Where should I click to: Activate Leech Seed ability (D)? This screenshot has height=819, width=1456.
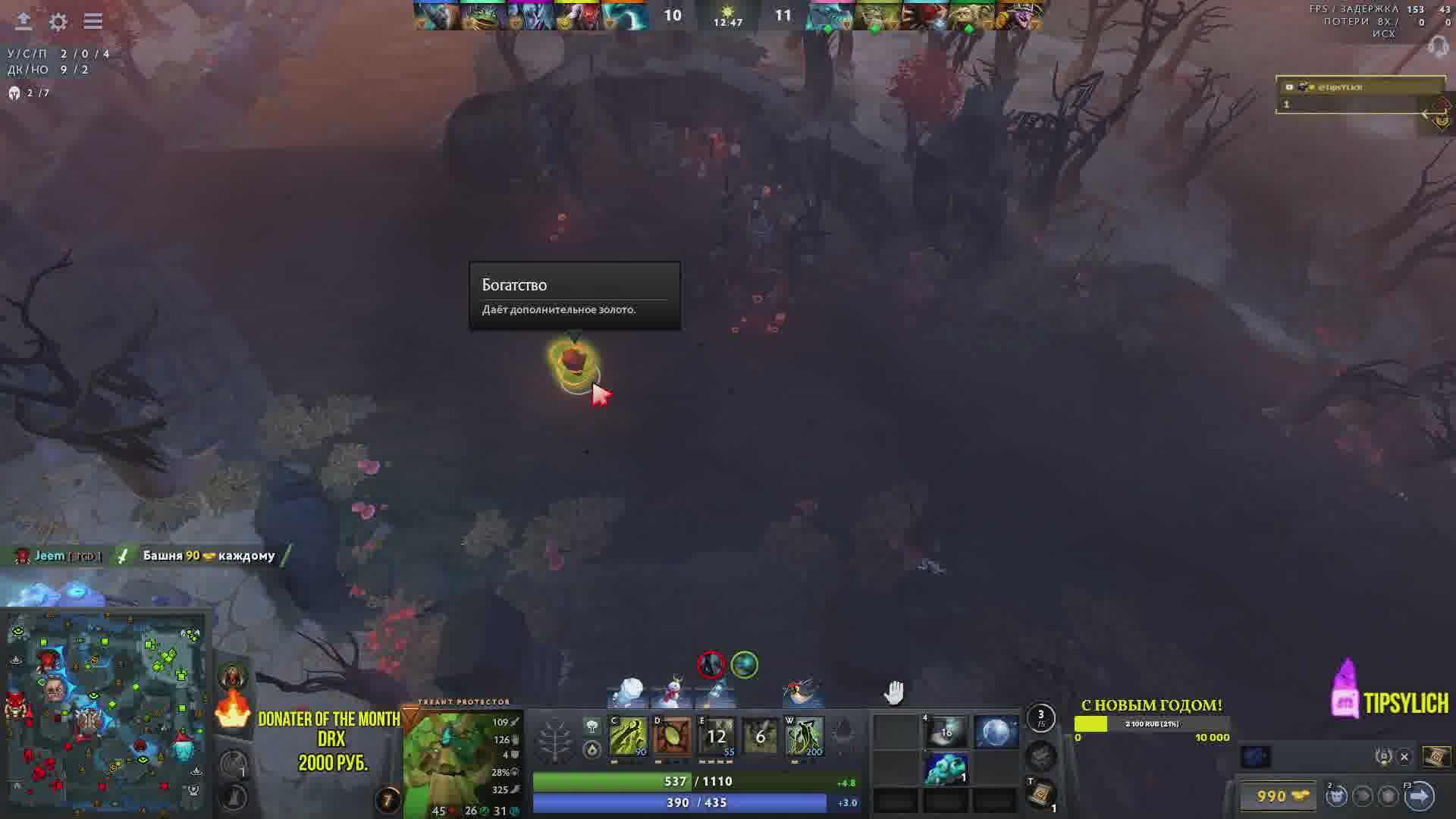(672, 736)
